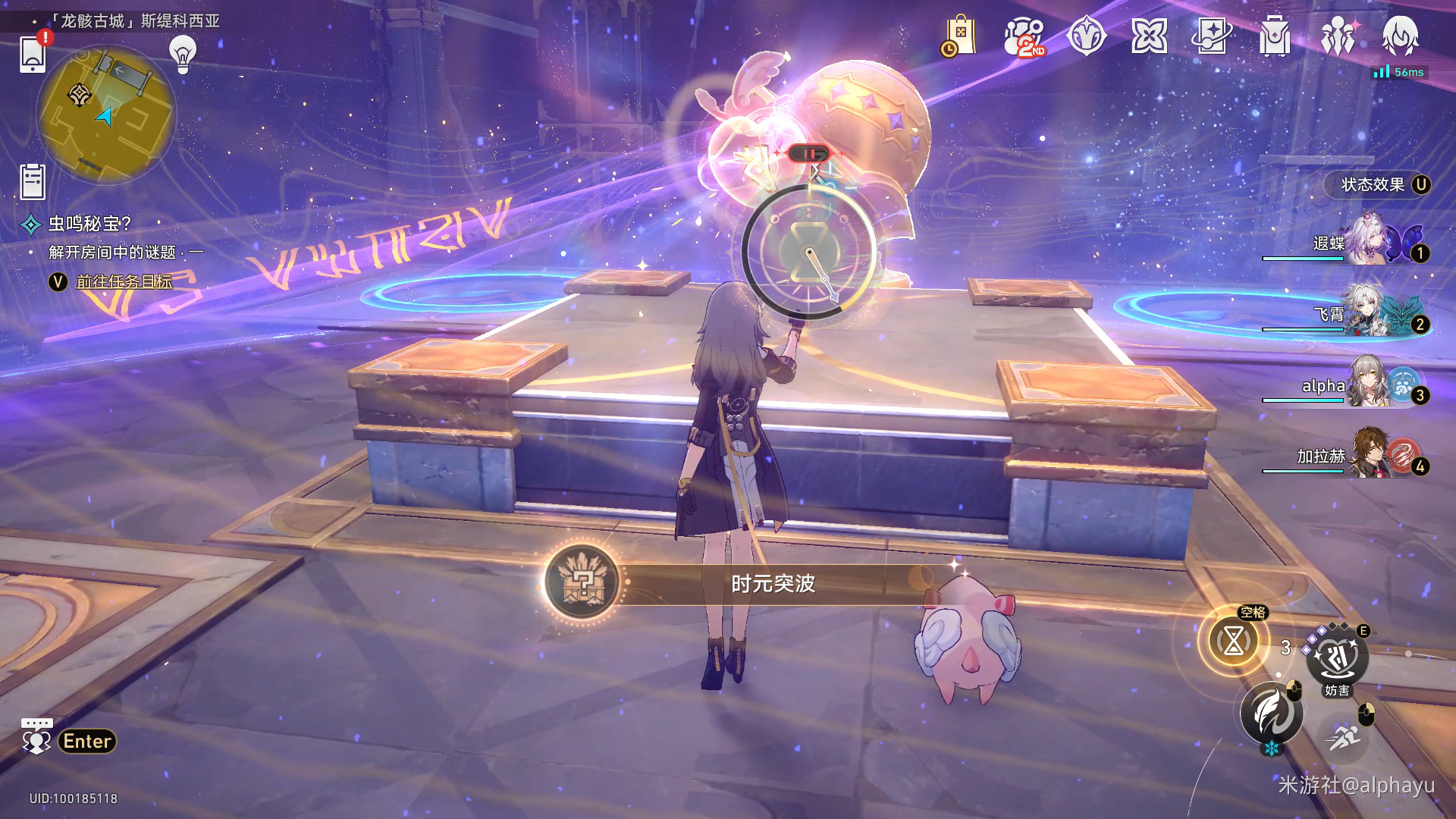The width and height of the screenshot is (1456, 819).
Task: Open the mission log clipboard icon
Action: tap(33, 181)
